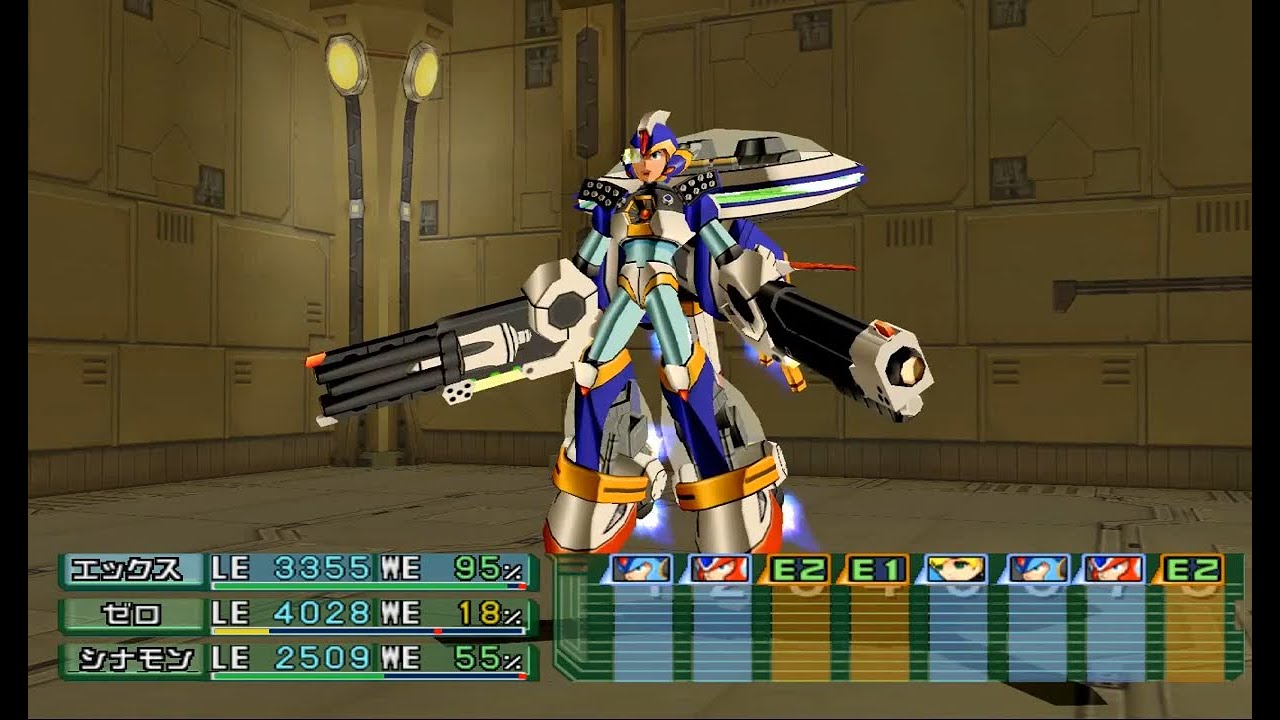Select the シナモン party member row
Viewport: 1280px width, 720px height.
pyautogui.click(x=298, y=660)
